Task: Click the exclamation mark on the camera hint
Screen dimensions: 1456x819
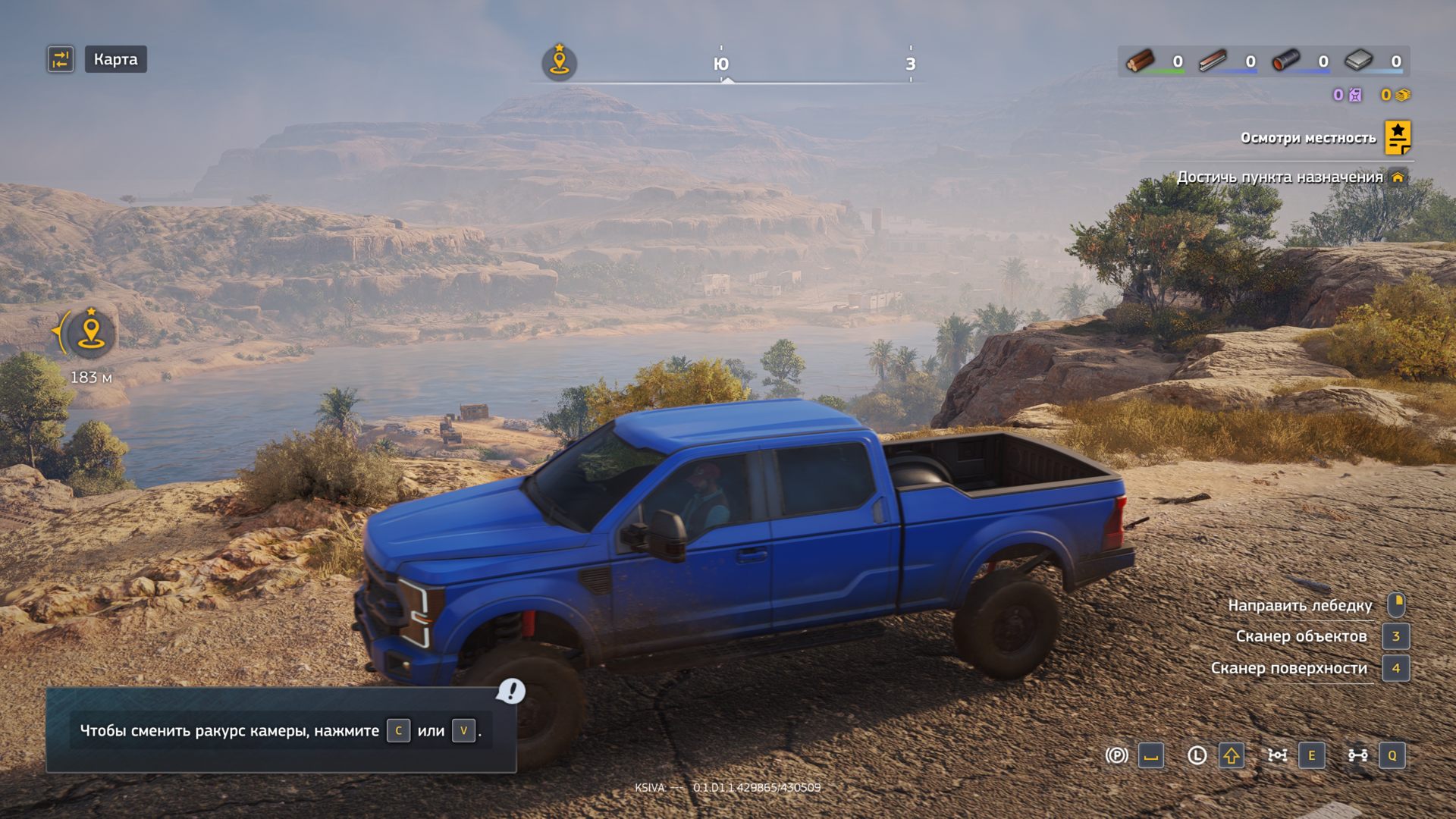Action: 512,690
